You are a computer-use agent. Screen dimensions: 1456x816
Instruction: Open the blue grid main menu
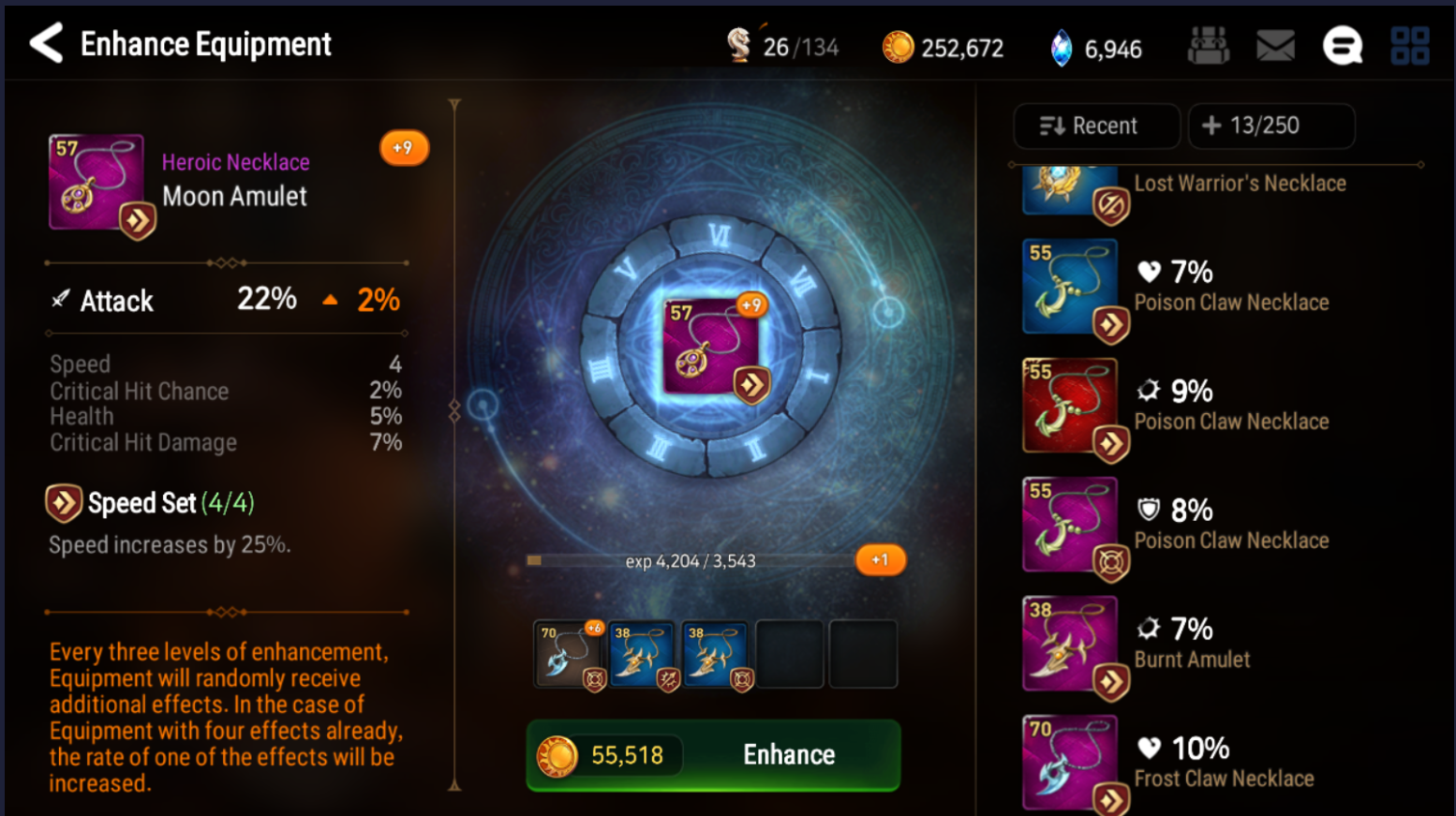(1409, 46)
